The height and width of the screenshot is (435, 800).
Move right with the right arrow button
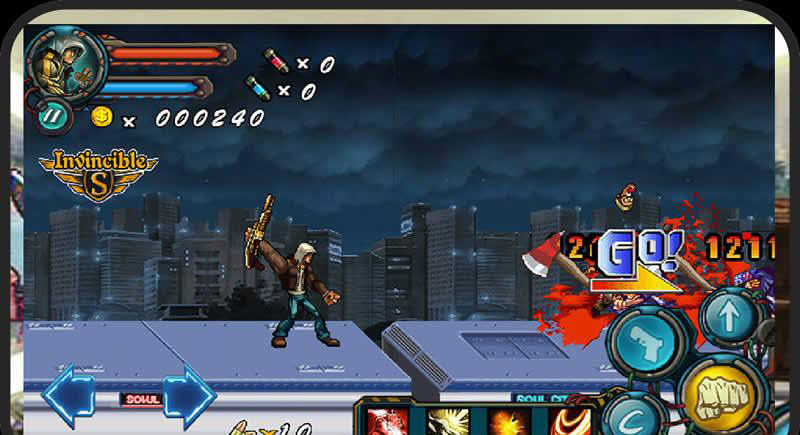189,396
